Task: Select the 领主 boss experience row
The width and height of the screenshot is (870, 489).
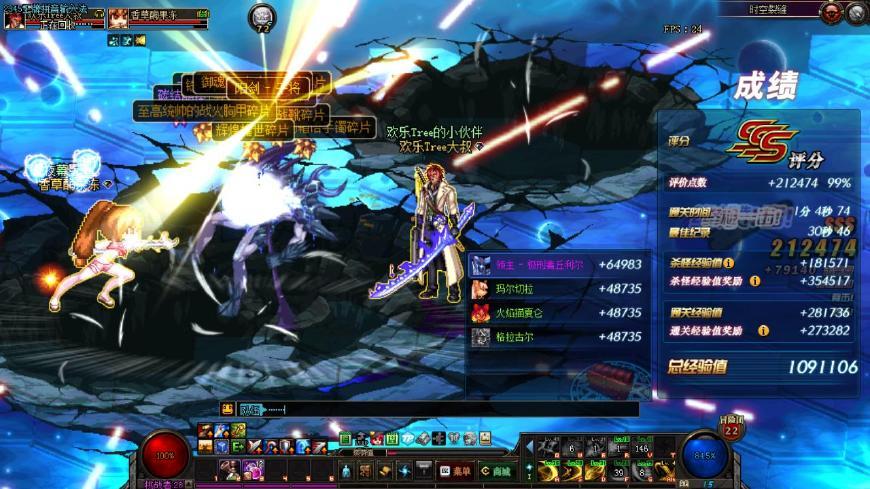Action: 556,265
